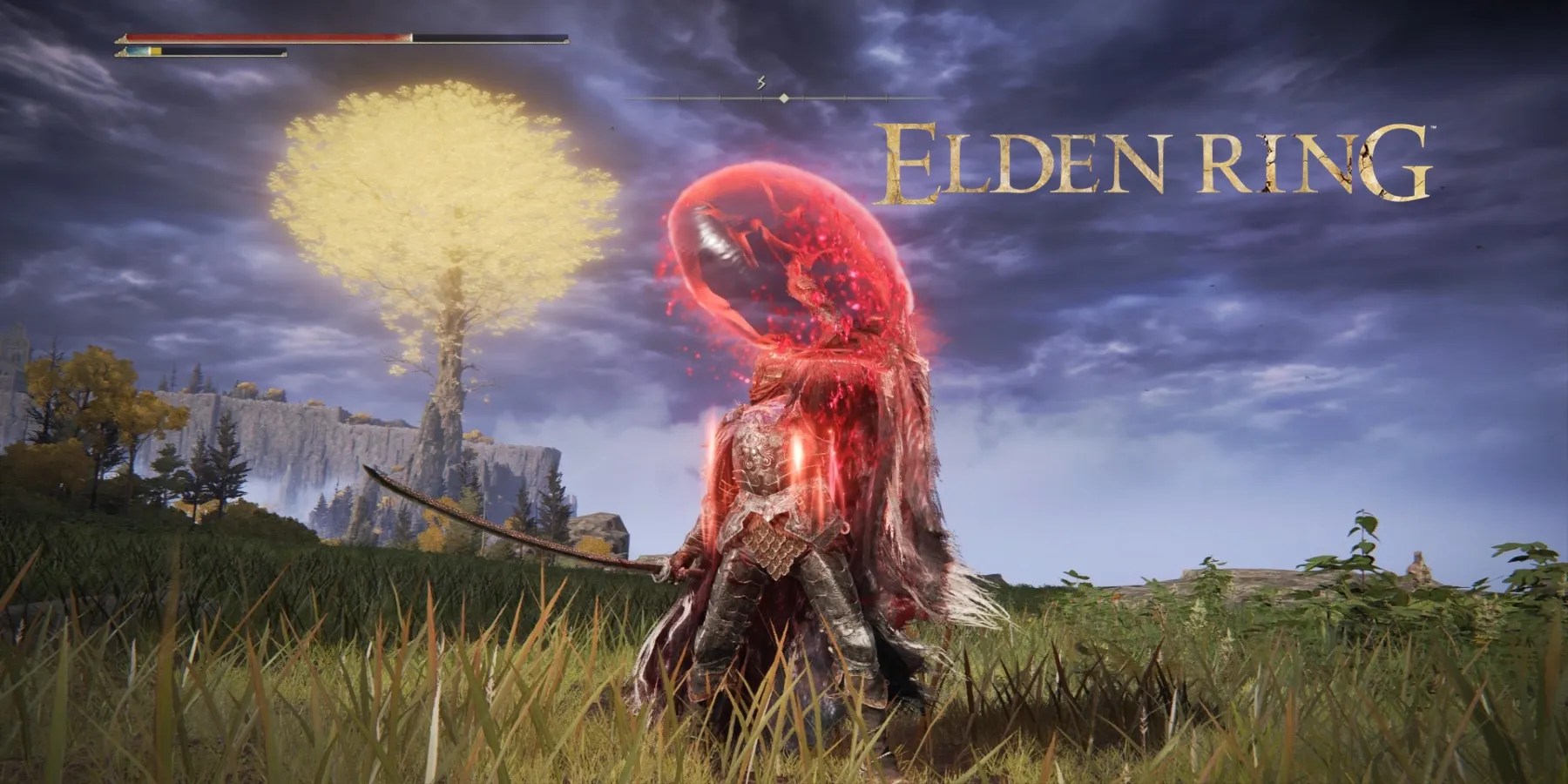
Task: Toggle the yellow stamina segment
Action: [x=157, y=53]
